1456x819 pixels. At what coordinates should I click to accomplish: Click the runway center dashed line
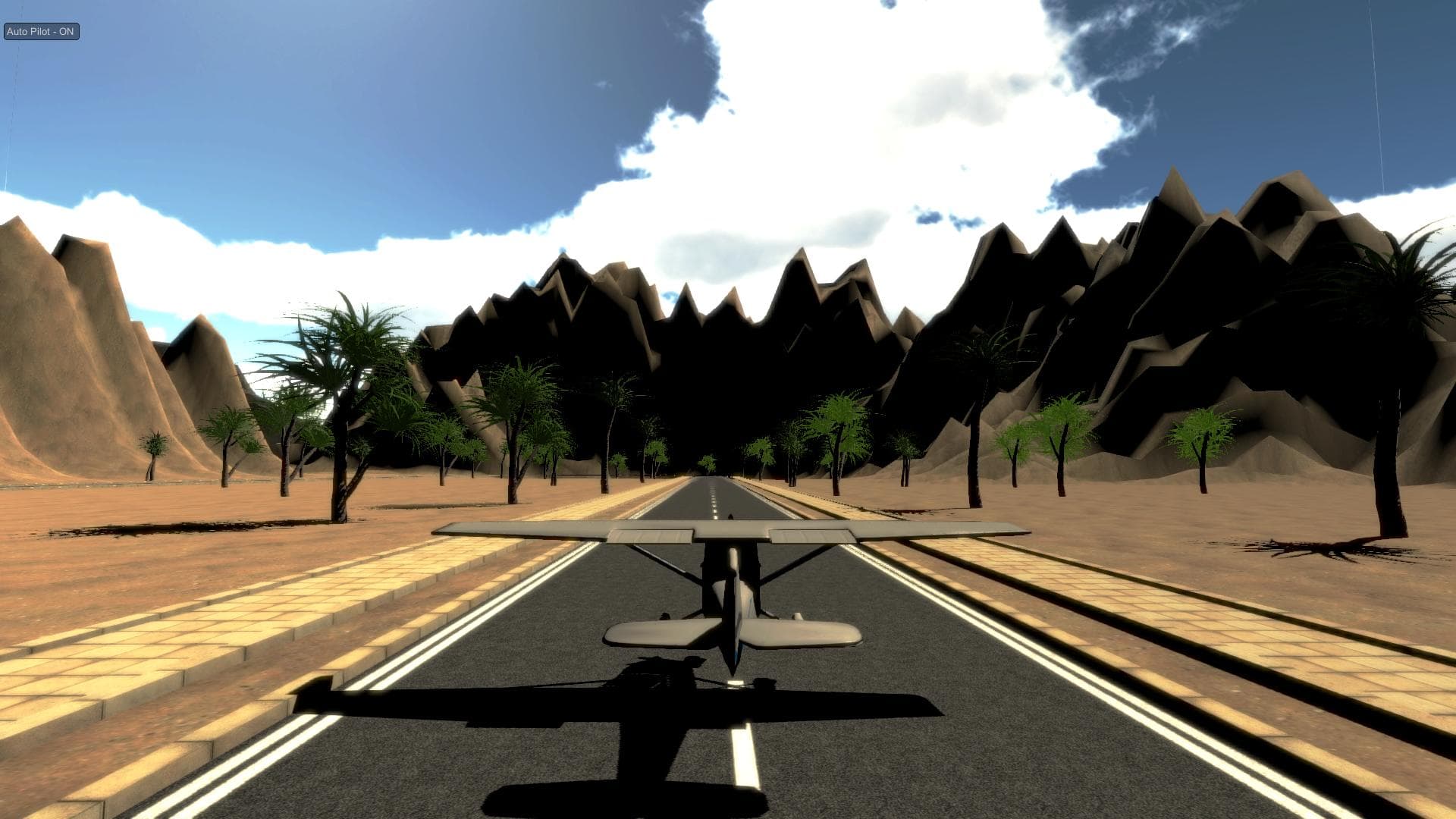pos(713,500)
